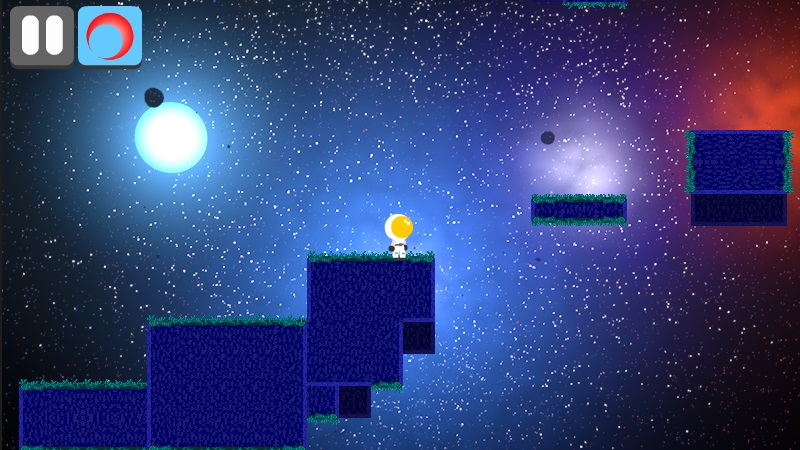
Task: Pause the game with the pause button
Action: (42, 36)
